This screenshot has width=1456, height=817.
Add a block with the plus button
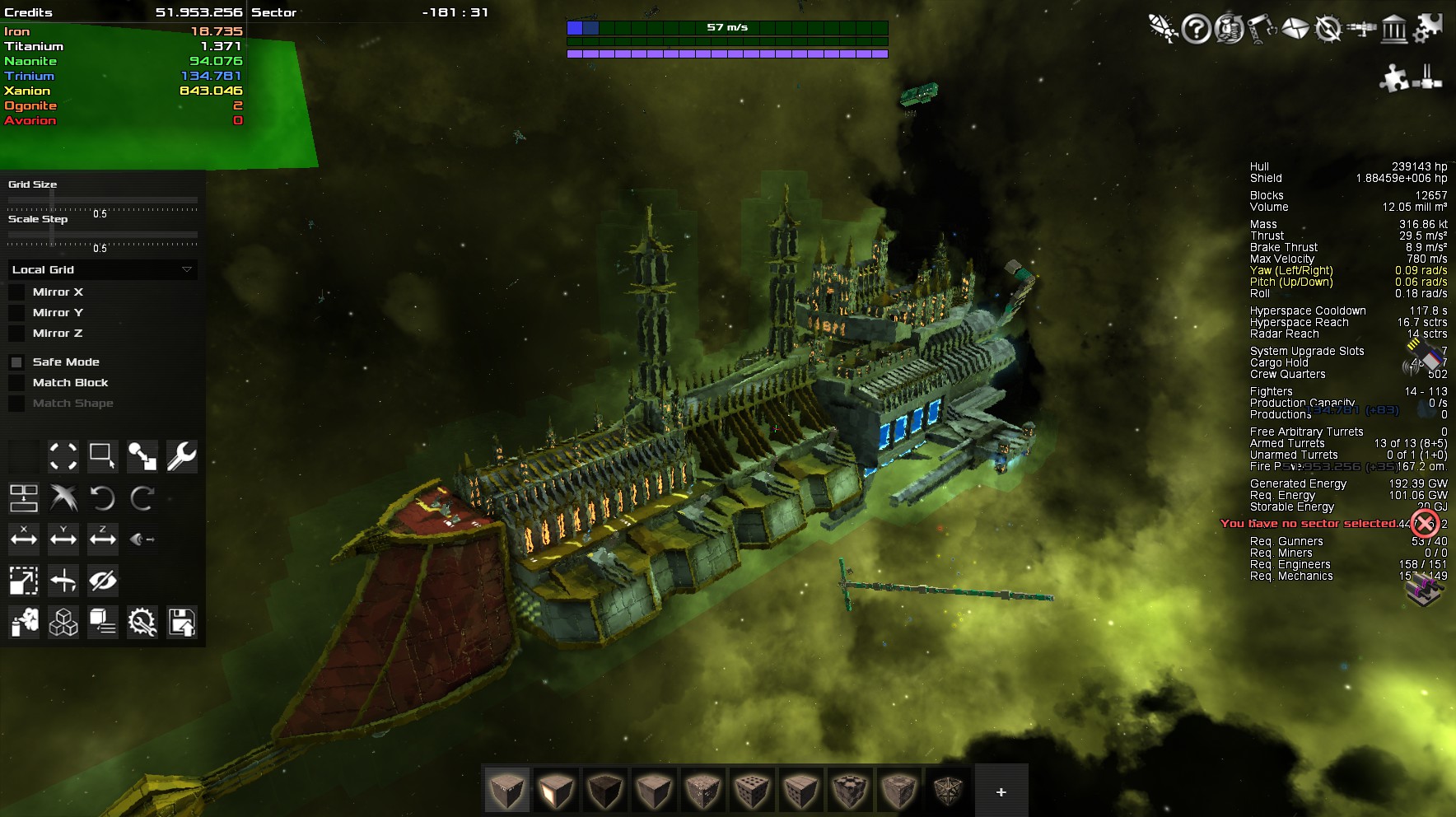[x=1001, y=792]
